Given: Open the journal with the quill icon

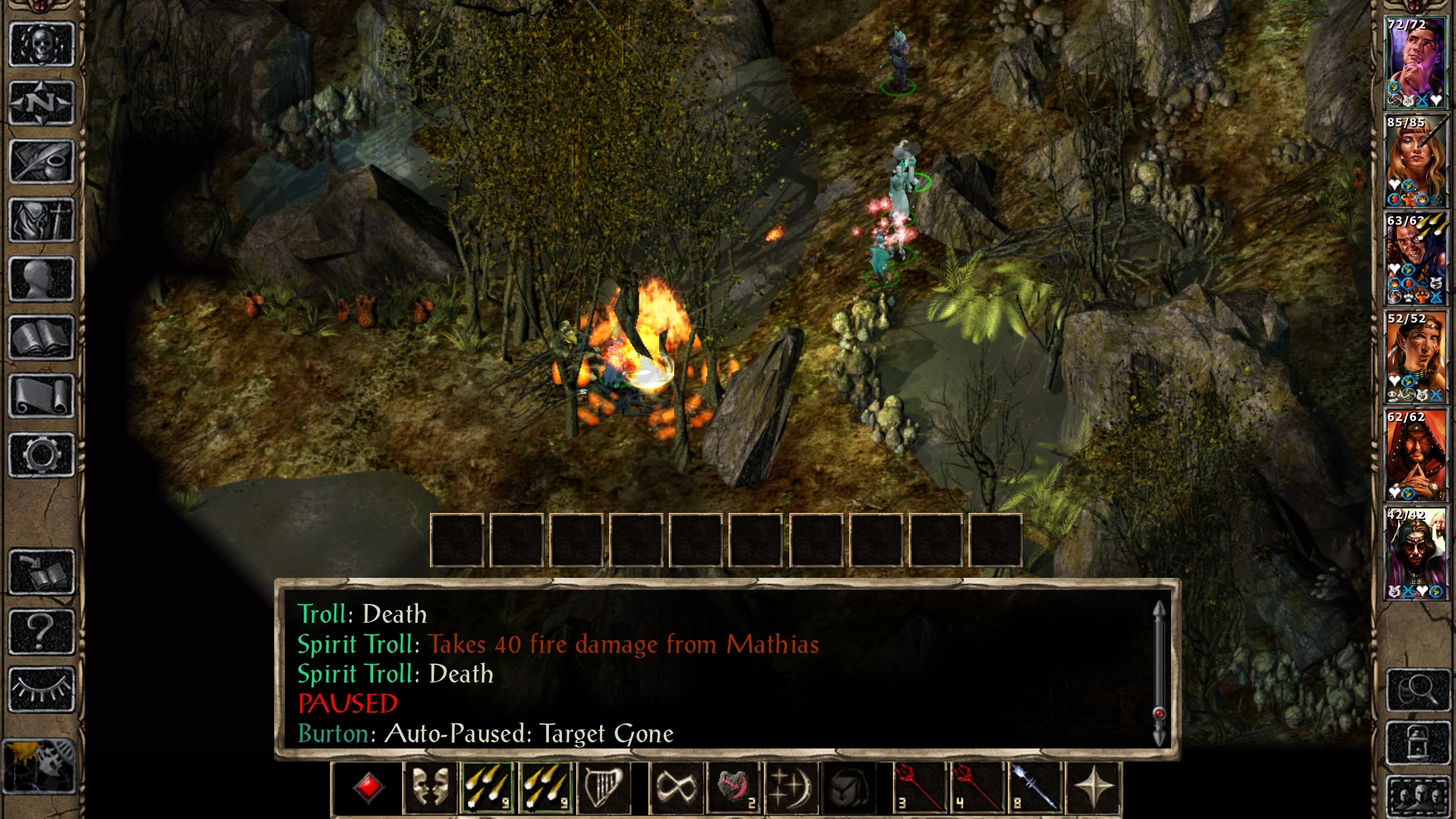Looking at the screenshot, I should pos(42,162).
